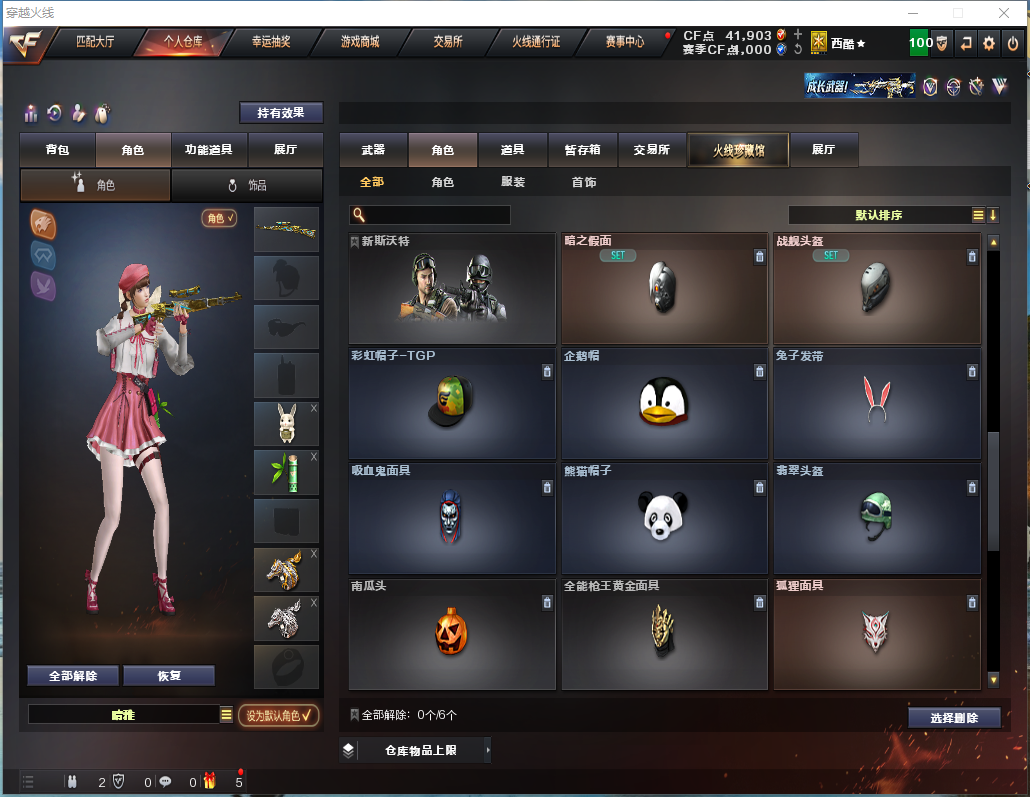Click the item search box
Image resolution: width=1030 pixels, height=797 pixels.
click(x=436, y=215)
